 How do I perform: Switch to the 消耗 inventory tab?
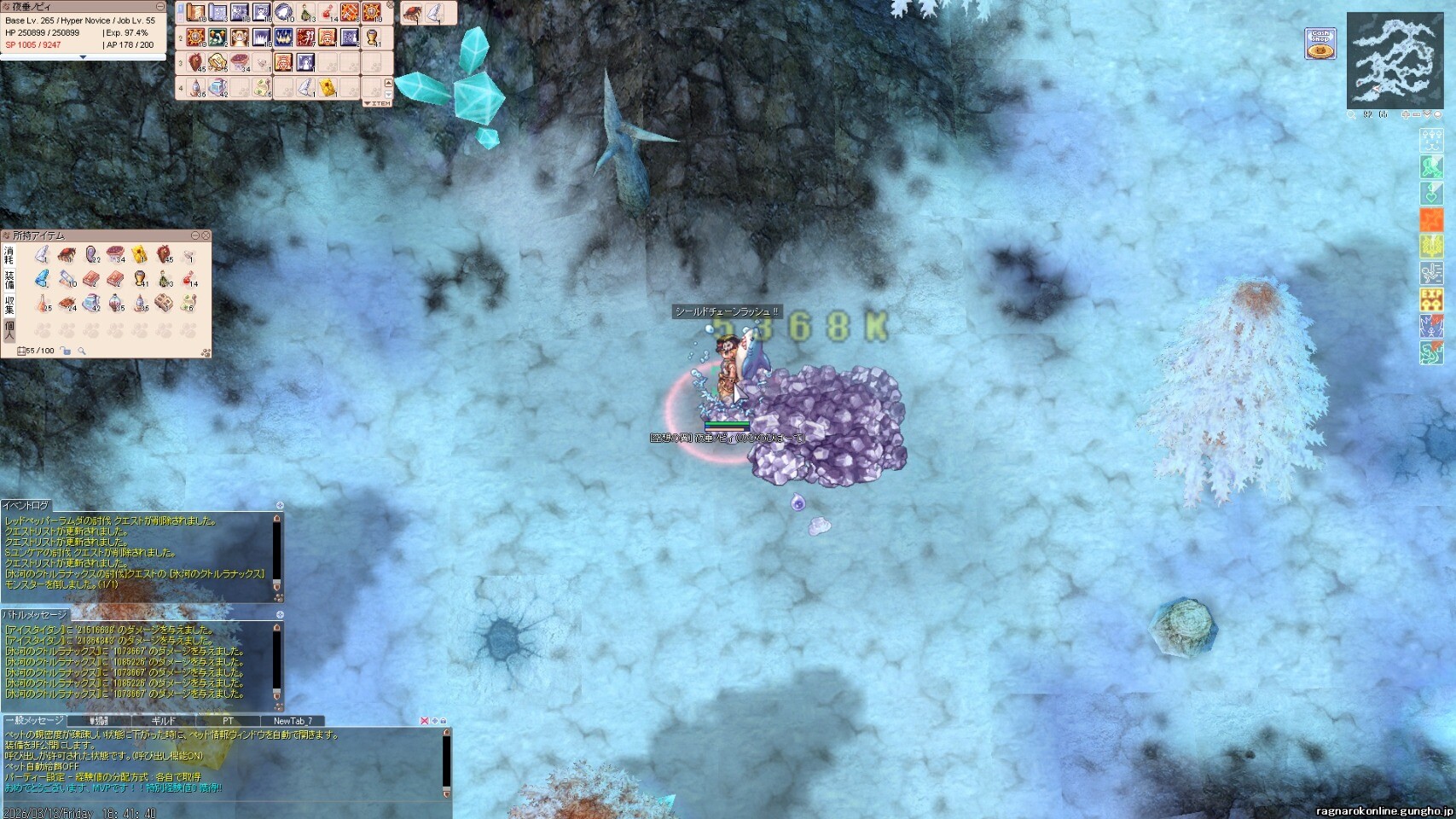(9, 255)
